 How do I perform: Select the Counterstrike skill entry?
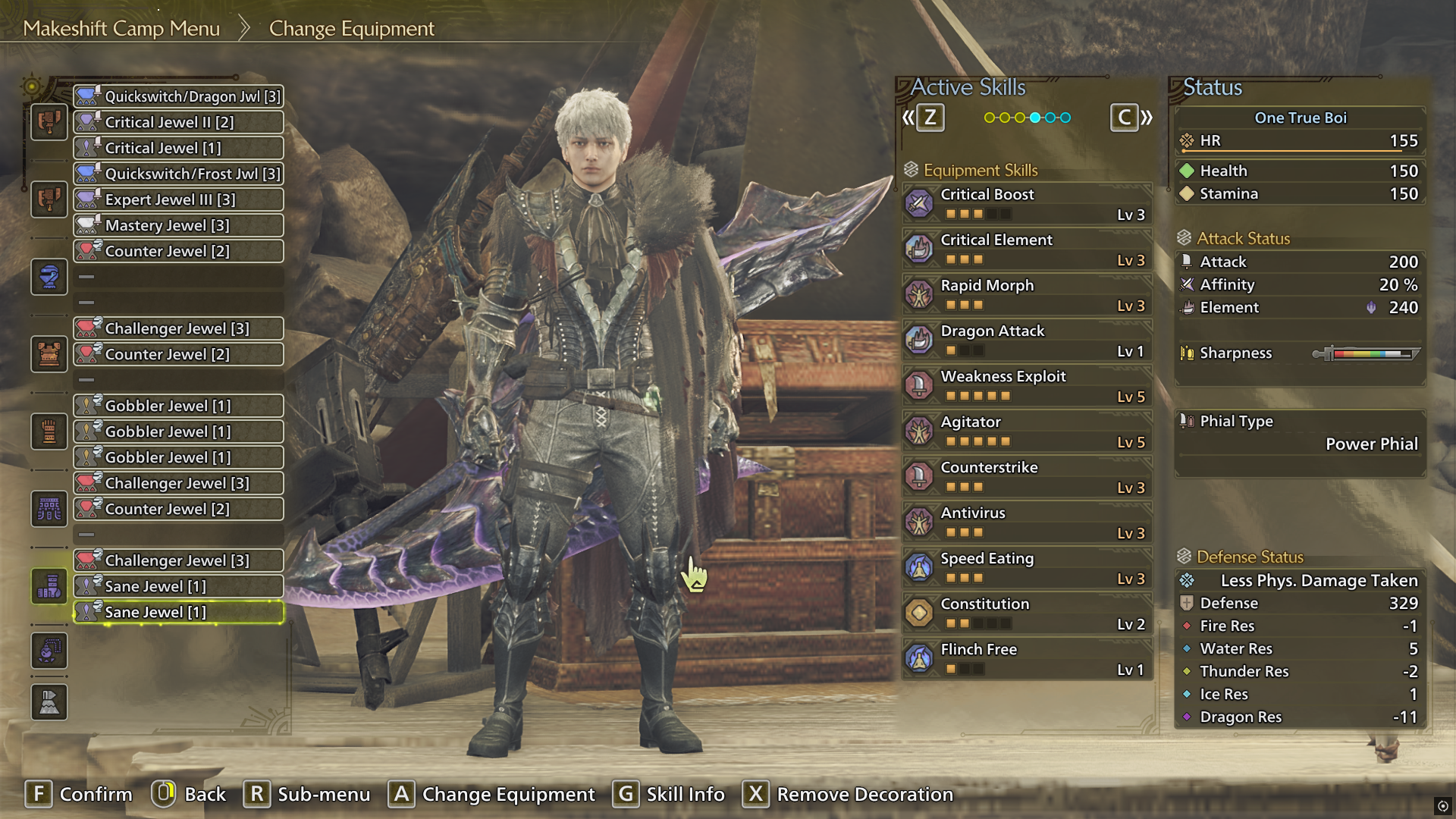1027,477
